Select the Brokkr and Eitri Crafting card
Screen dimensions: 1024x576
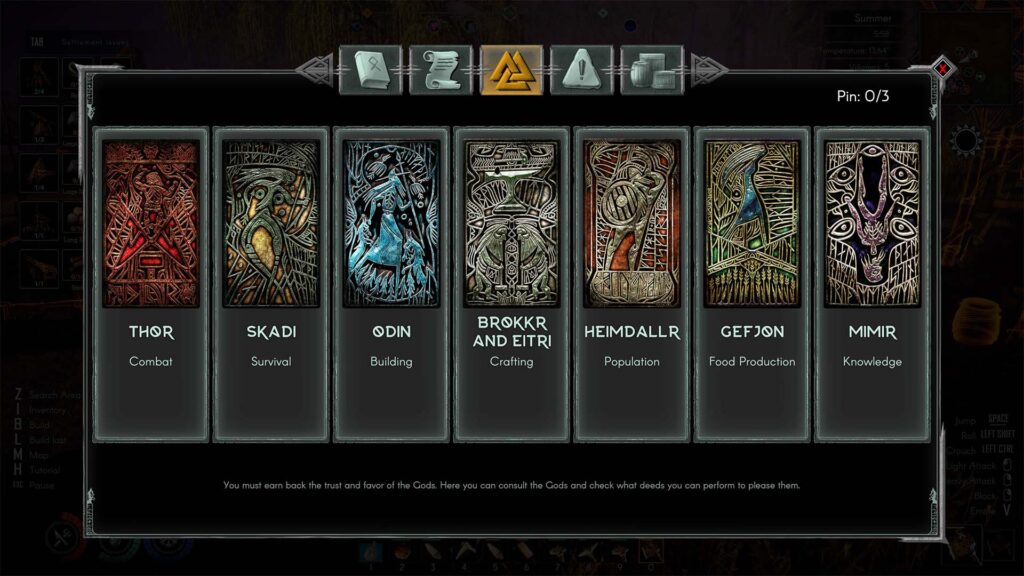point(511,284)
